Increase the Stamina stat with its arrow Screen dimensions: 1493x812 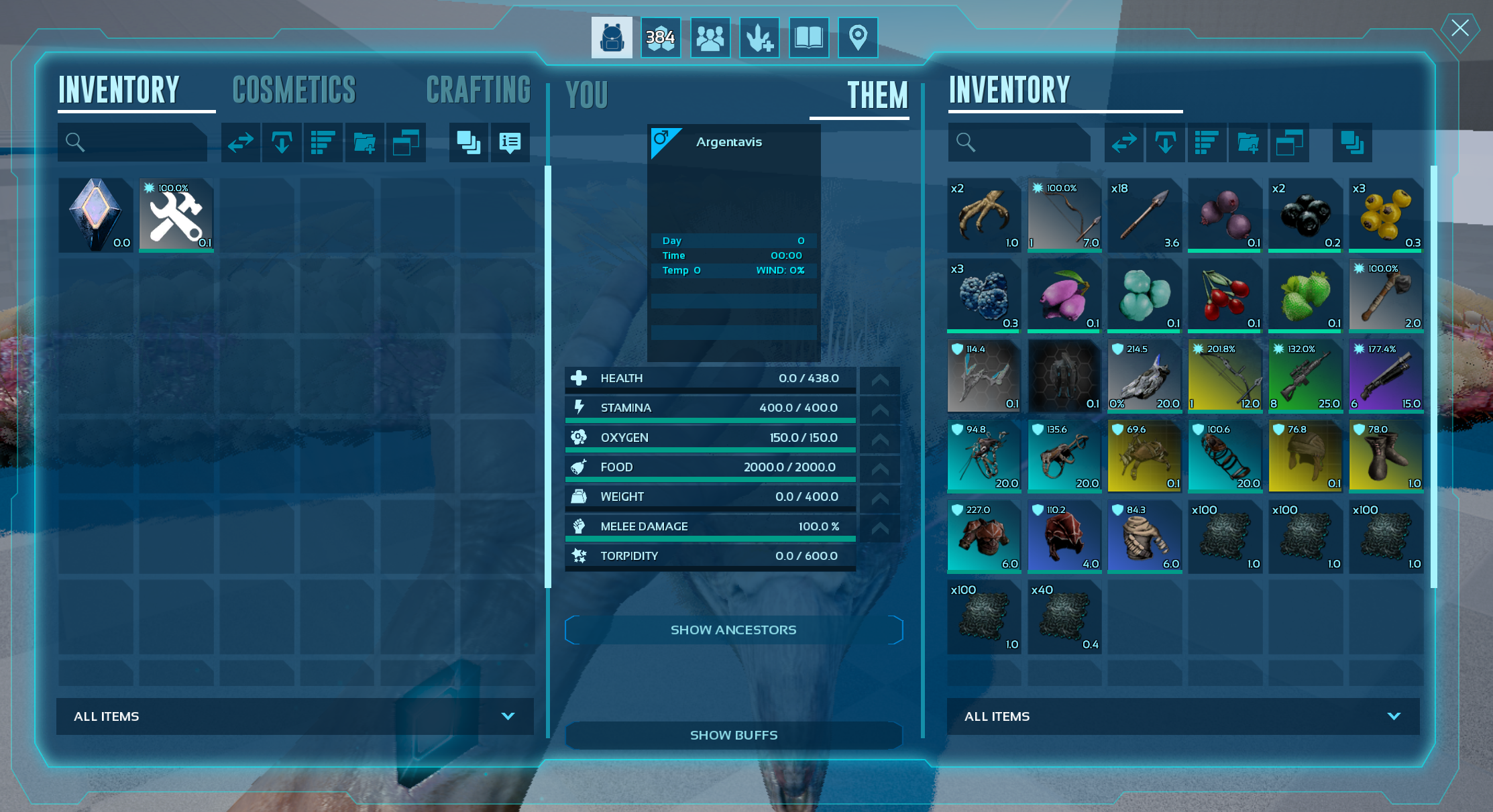point(880,409)
